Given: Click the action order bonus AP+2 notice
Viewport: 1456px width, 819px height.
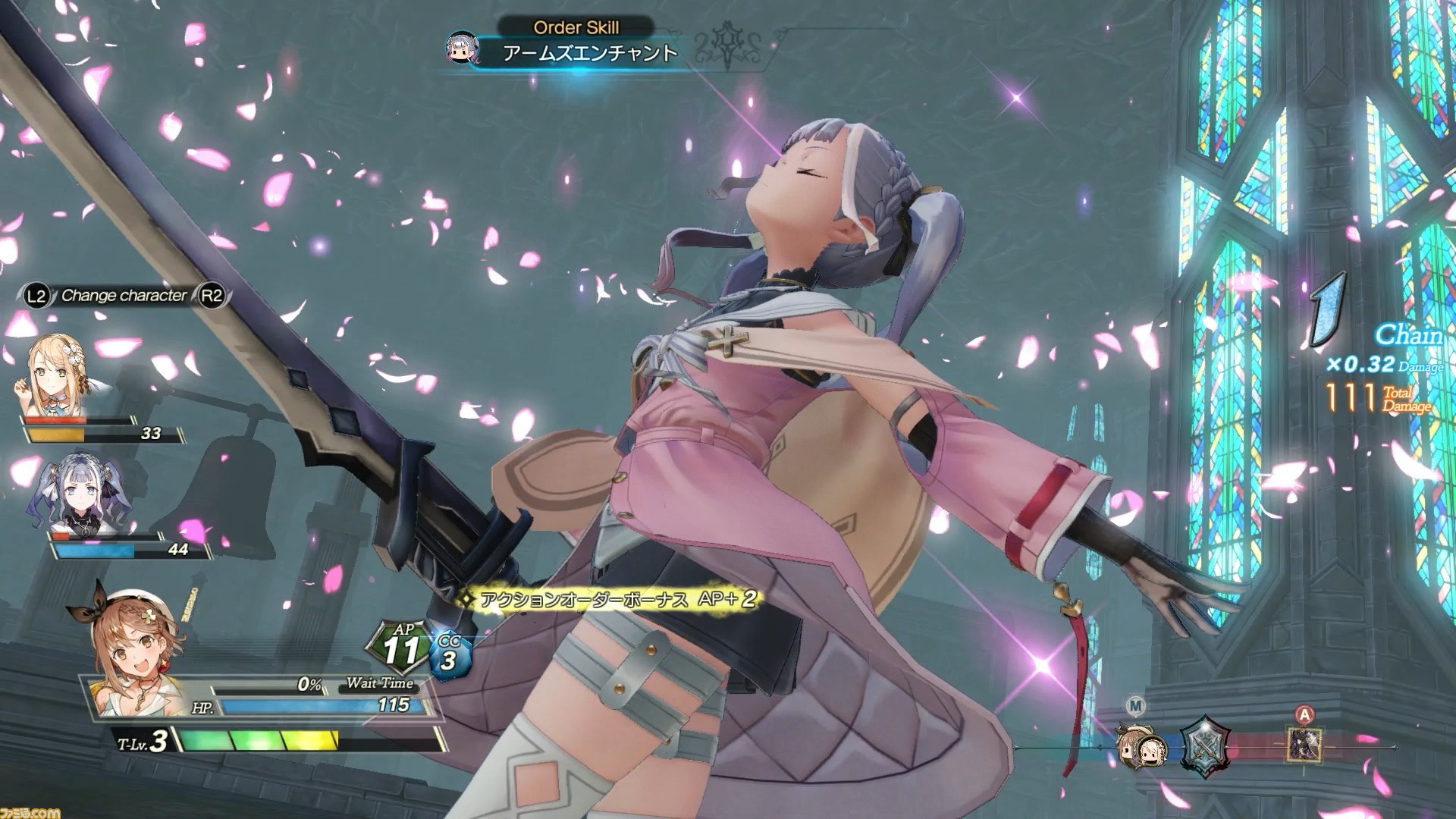Looking at the screenshot, I should [608, 599].
